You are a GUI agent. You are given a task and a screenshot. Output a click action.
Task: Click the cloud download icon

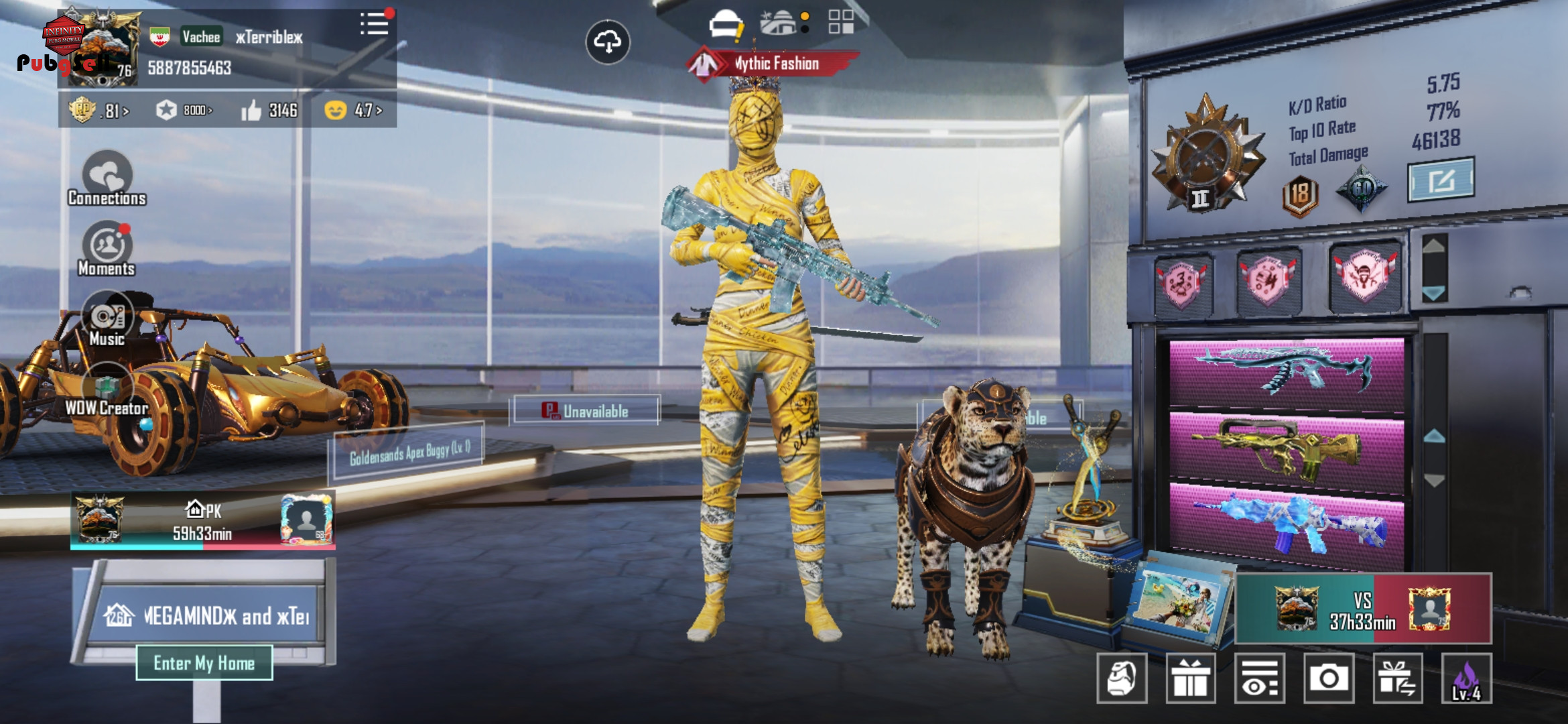coord(607,42)
